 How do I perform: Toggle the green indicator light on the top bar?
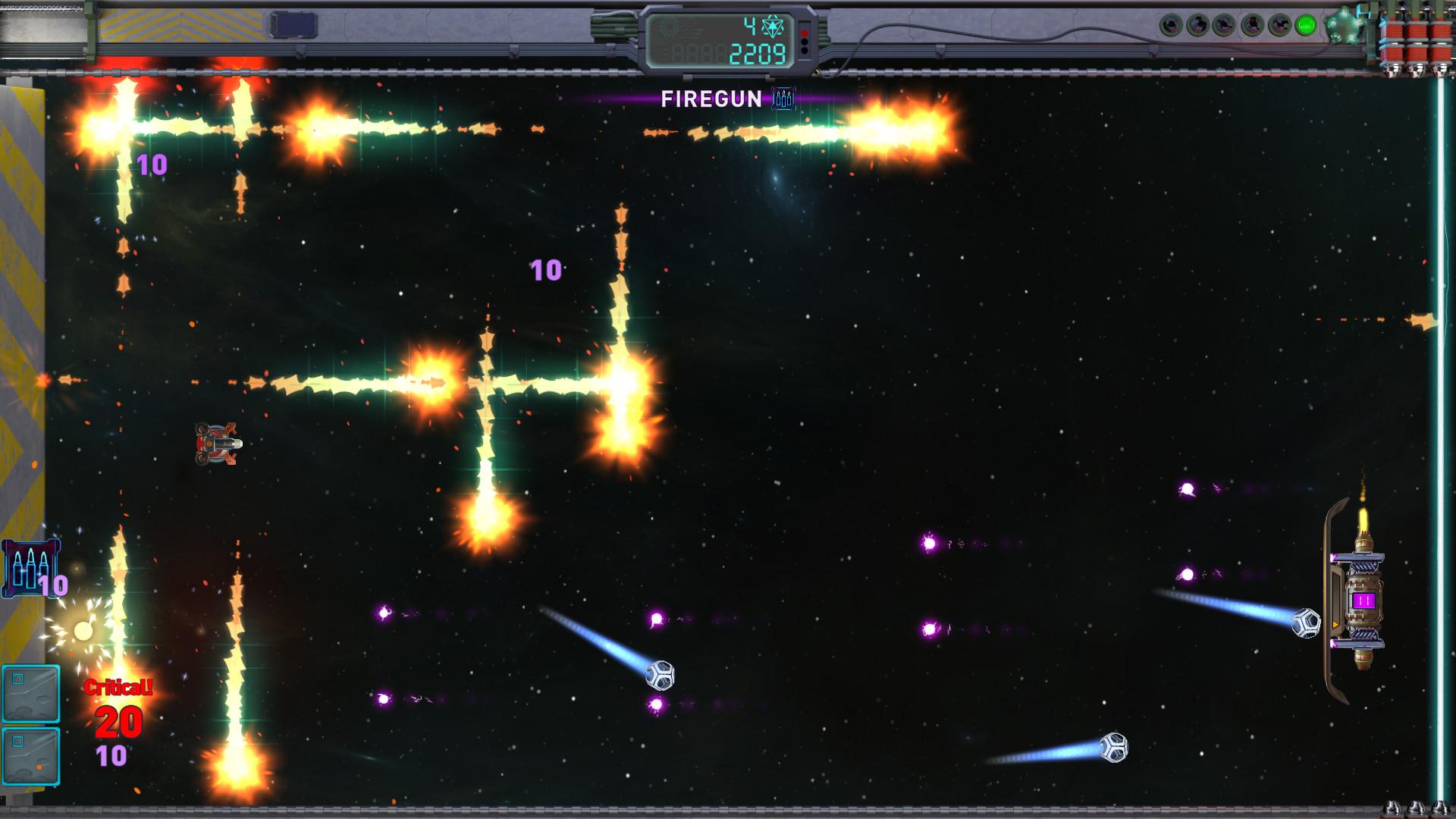click(1306, 25)
